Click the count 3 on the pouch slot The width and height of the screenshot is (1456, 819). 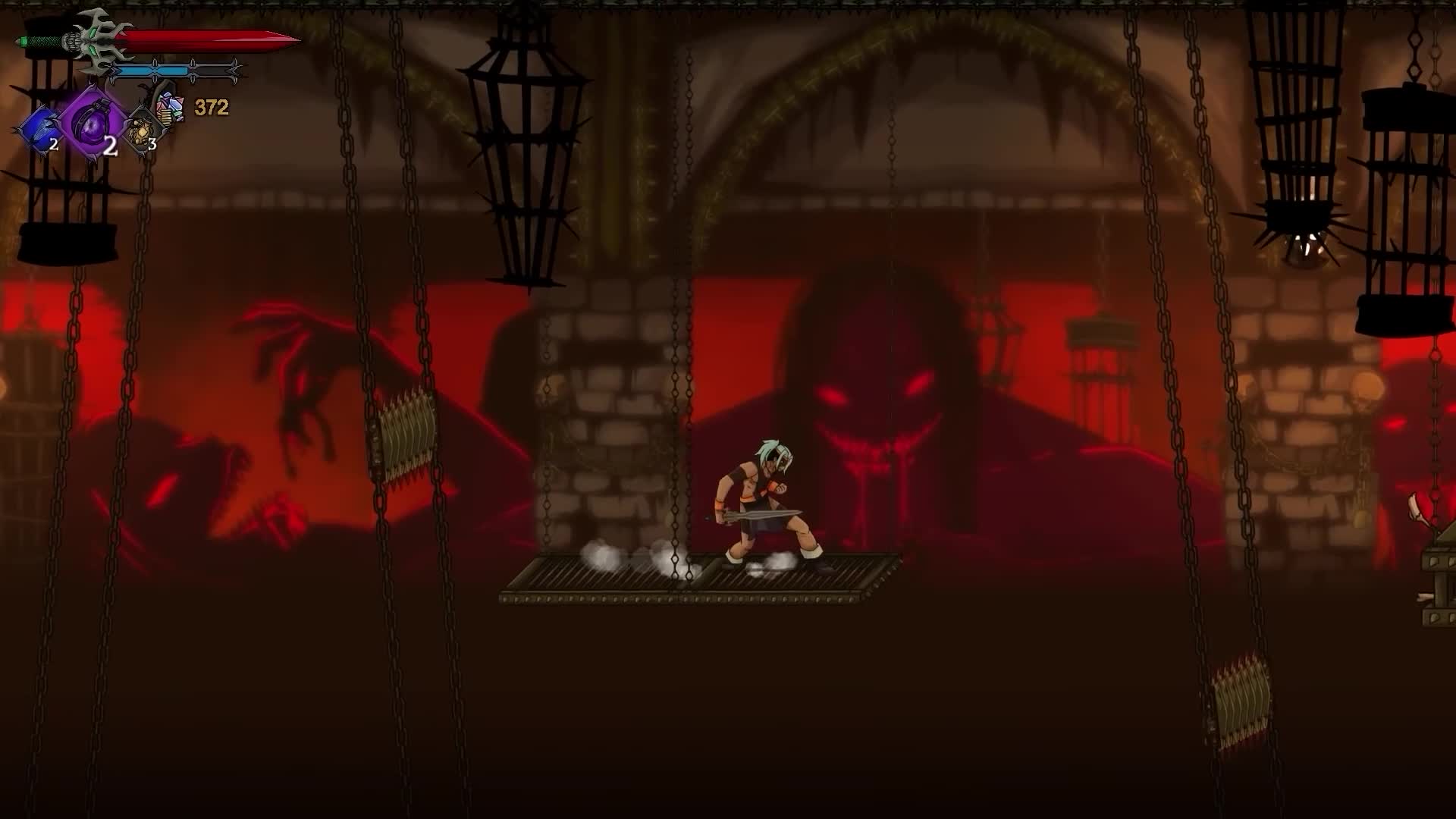pos(152,144)
